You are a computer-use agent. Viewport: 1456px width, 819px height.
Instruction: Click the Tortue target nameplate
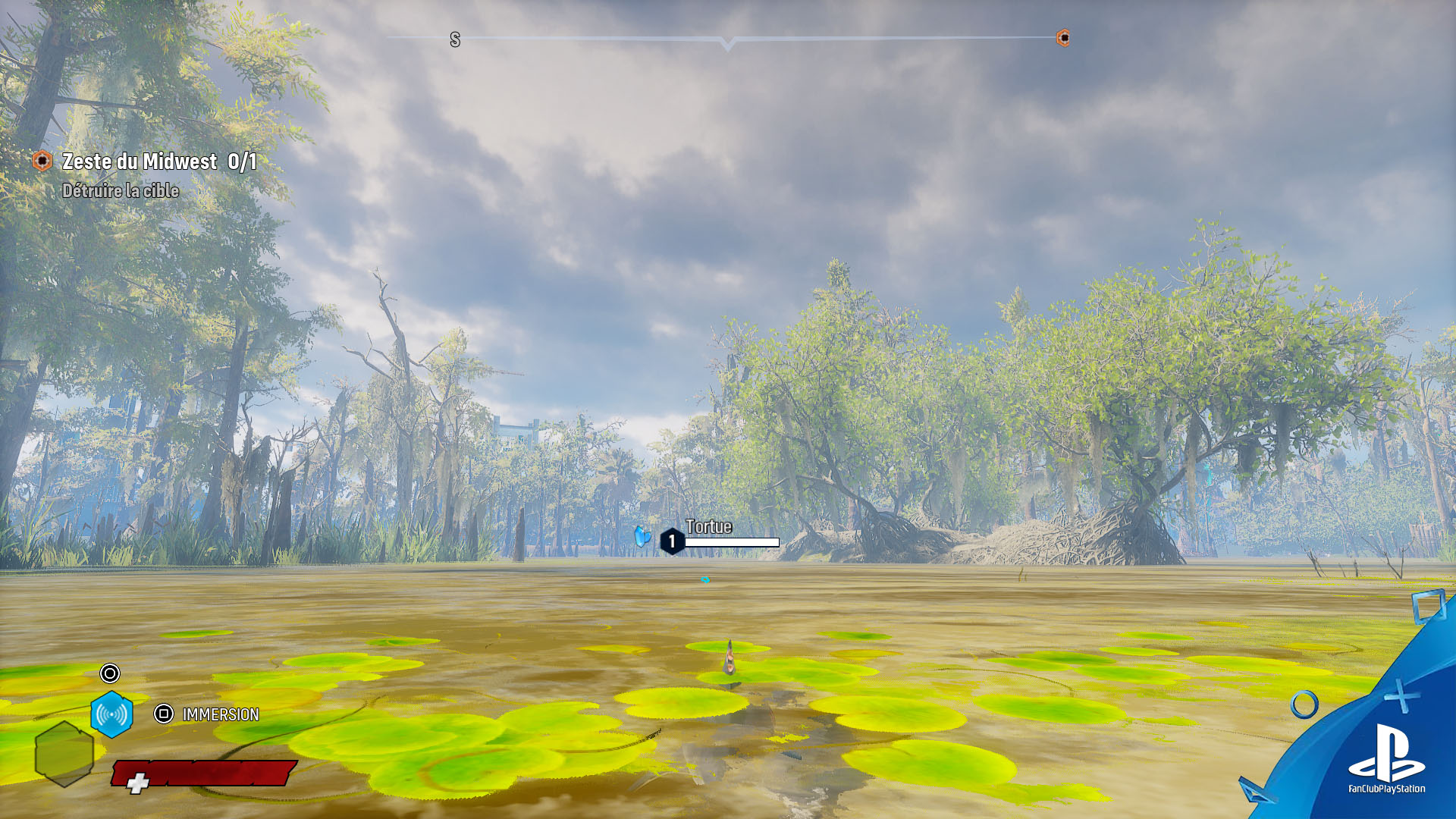[x=709, y=527]
